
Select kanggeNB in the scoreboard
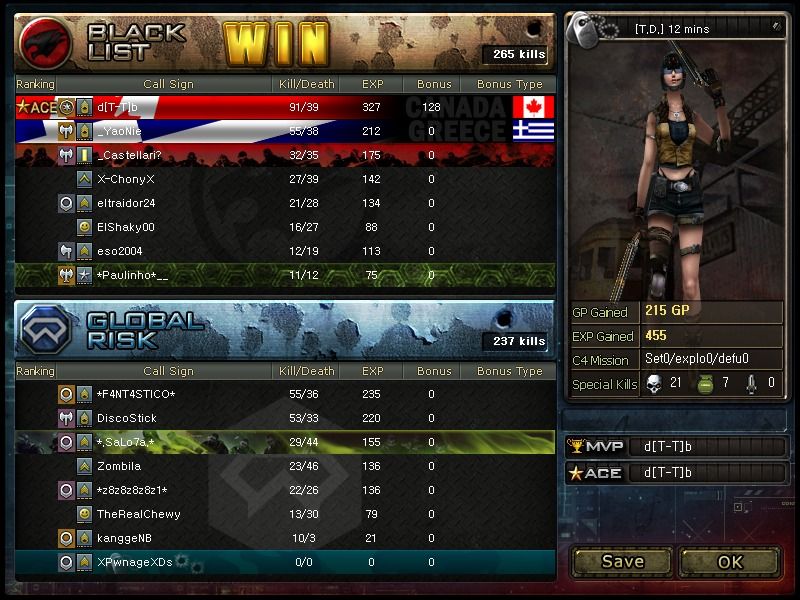tap(125, 538)
